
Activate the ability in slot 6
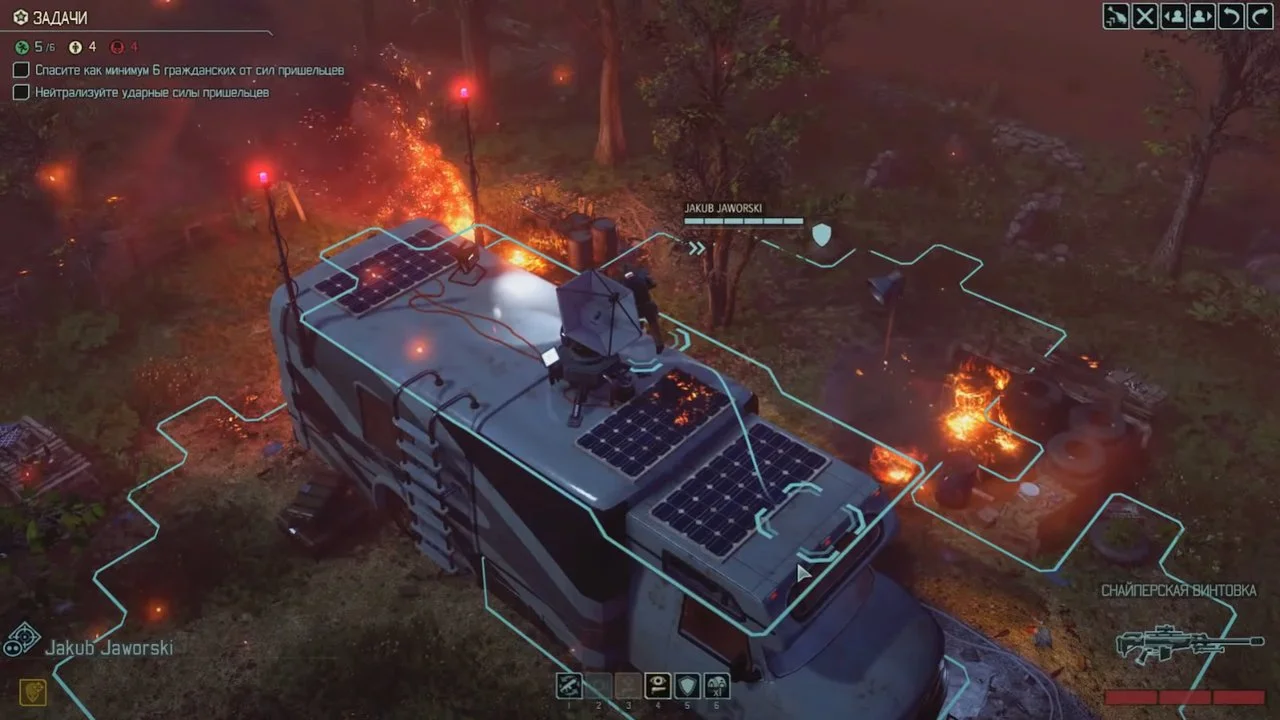(x=716, y=685)
